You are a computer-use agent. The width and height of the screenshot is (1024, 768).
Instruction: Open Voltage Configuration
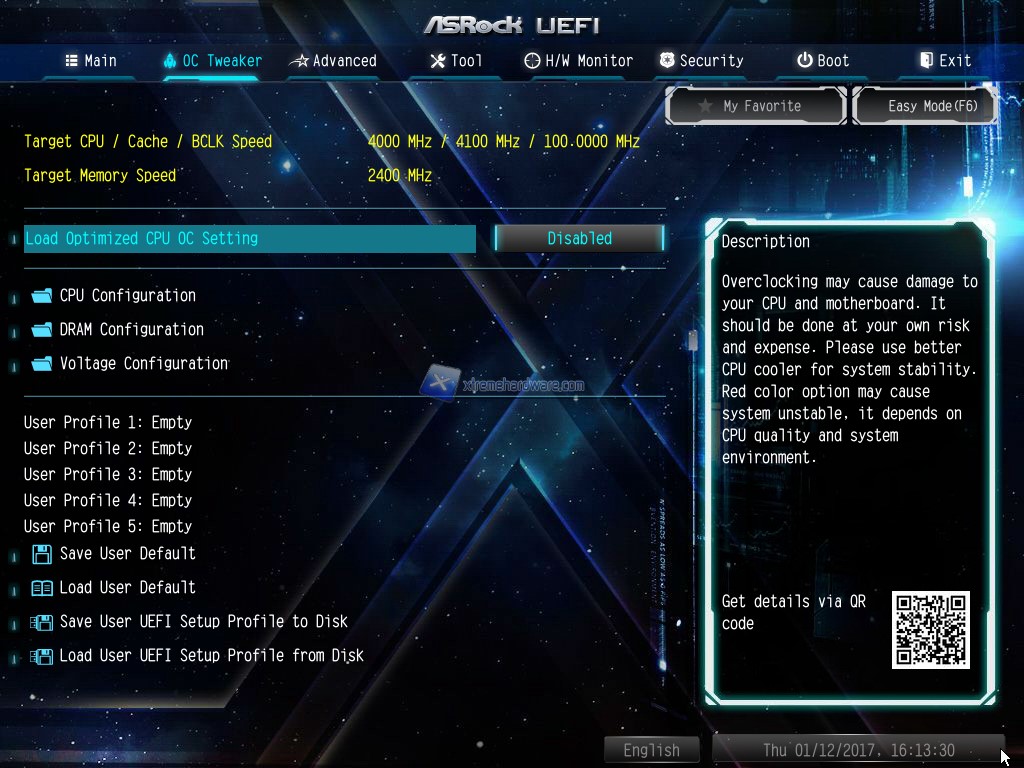point(143,364)
